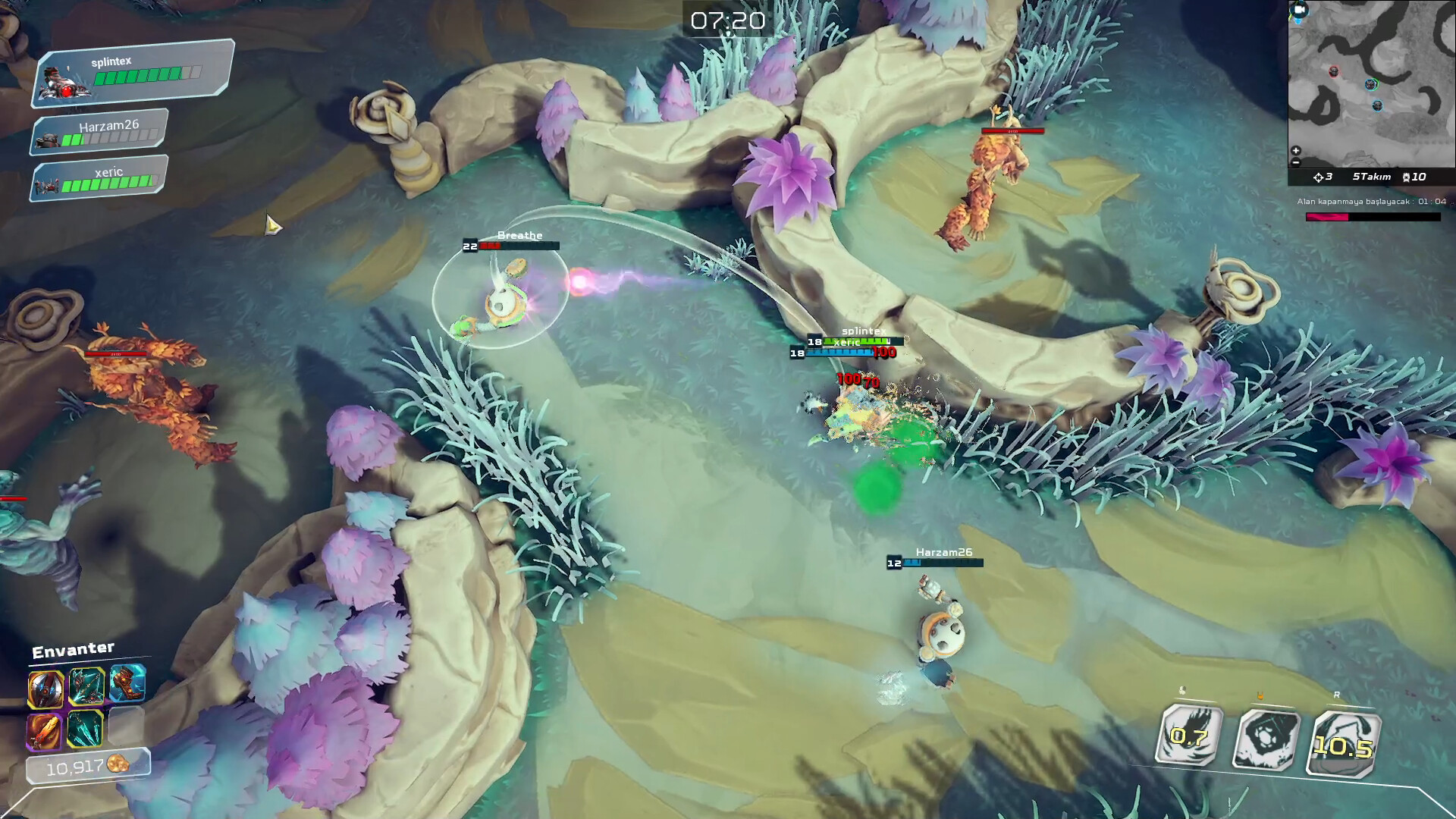Zoom in the minimap with plus button
This screenshot has height=819, width=1456.
point(1295,150)
